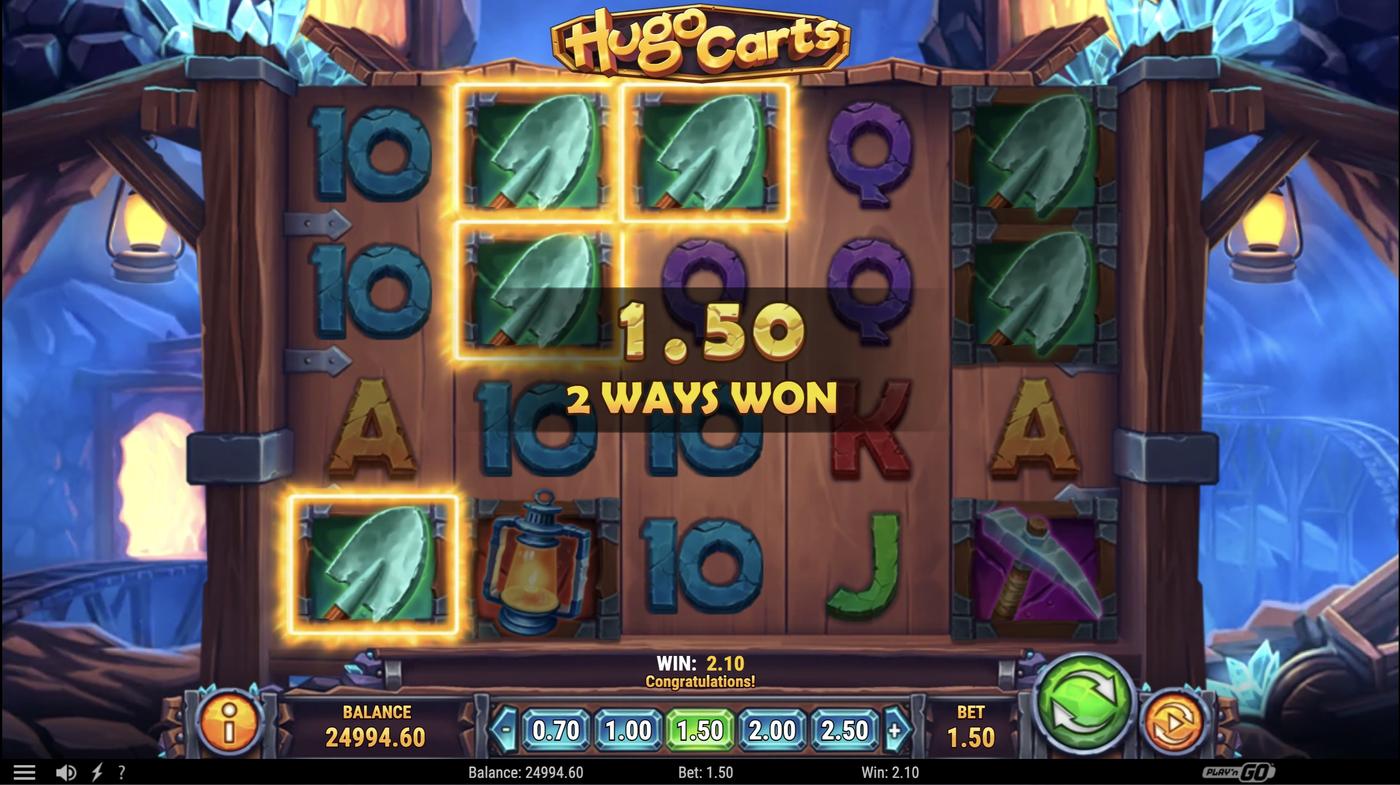The width and height of the screenshot is (1400, 785).
Task: Mute game audio via the speaker icon
Action: click(65, 771)
